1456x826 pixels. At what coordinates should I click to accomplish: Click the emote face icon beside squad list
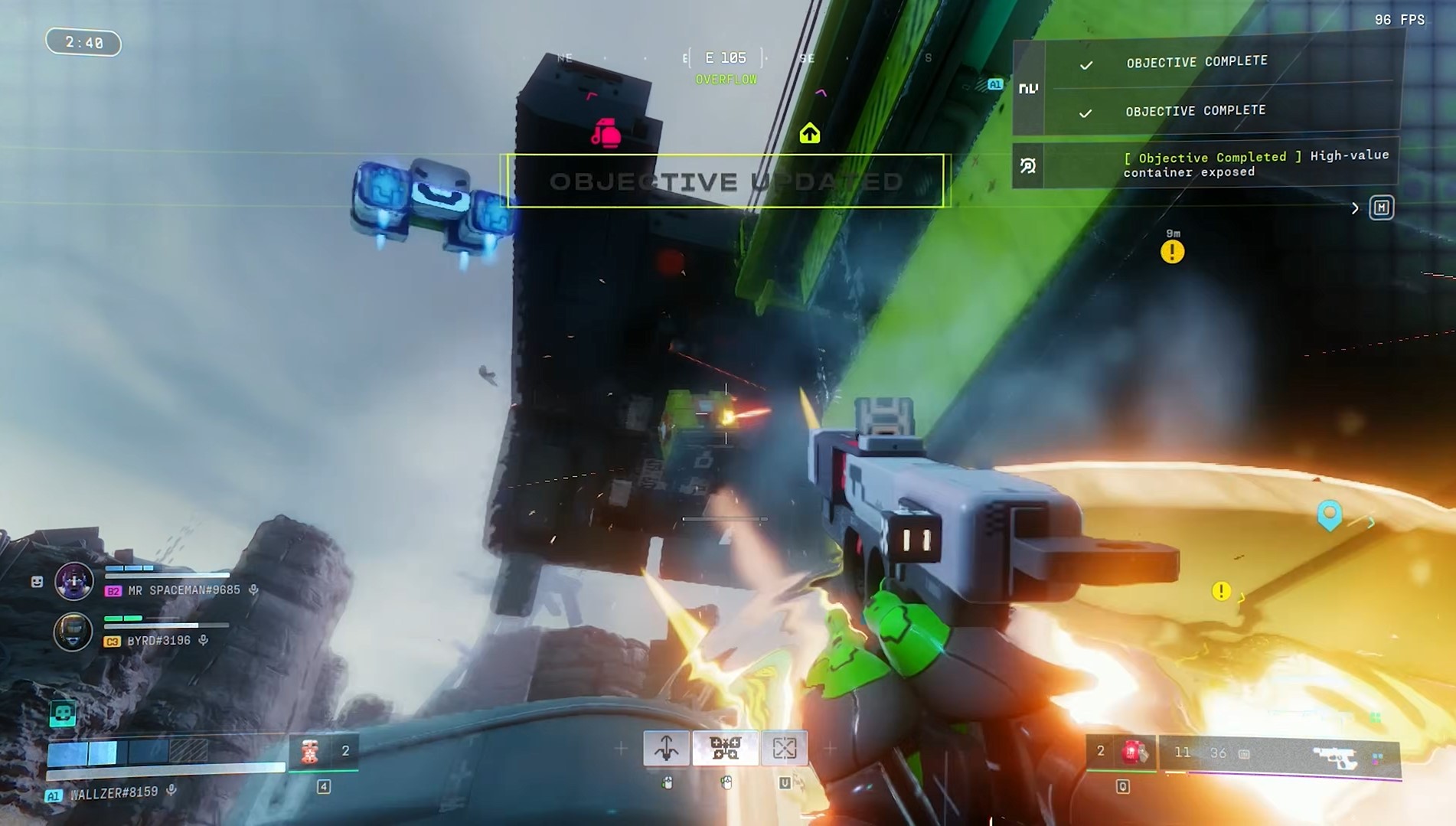pyautogui.click(x=37, y=582)
